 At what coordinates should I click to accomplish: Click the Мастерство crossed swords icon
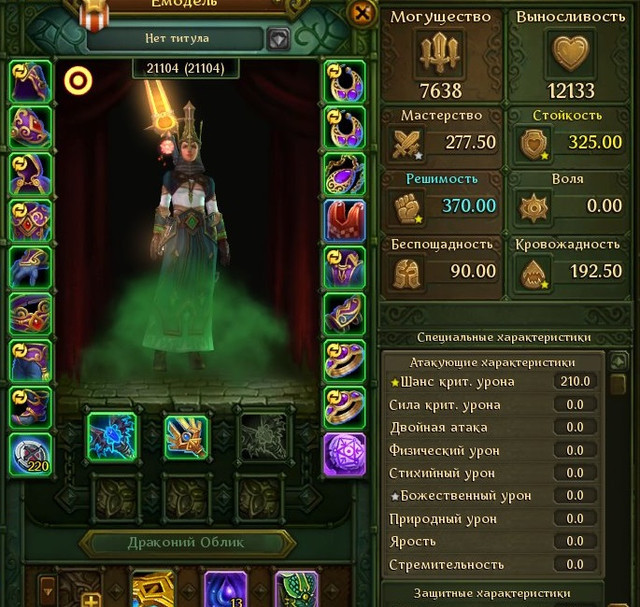point(409,143)
